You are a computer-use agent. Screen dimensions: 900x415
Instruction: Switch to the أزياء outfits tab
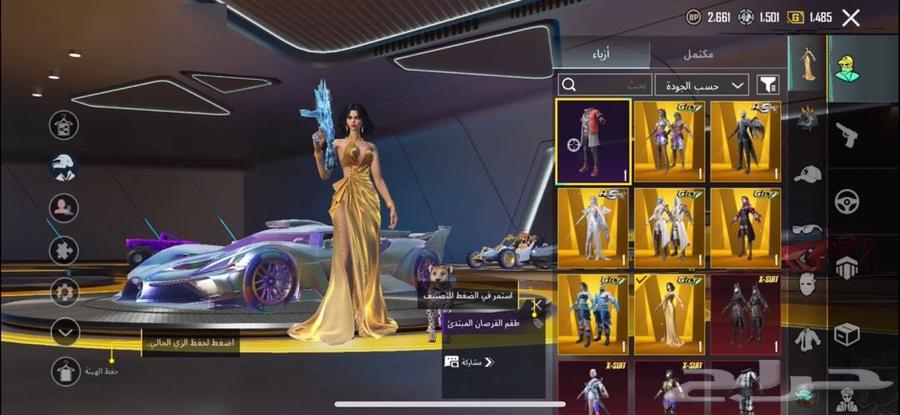tap(605, 52)
